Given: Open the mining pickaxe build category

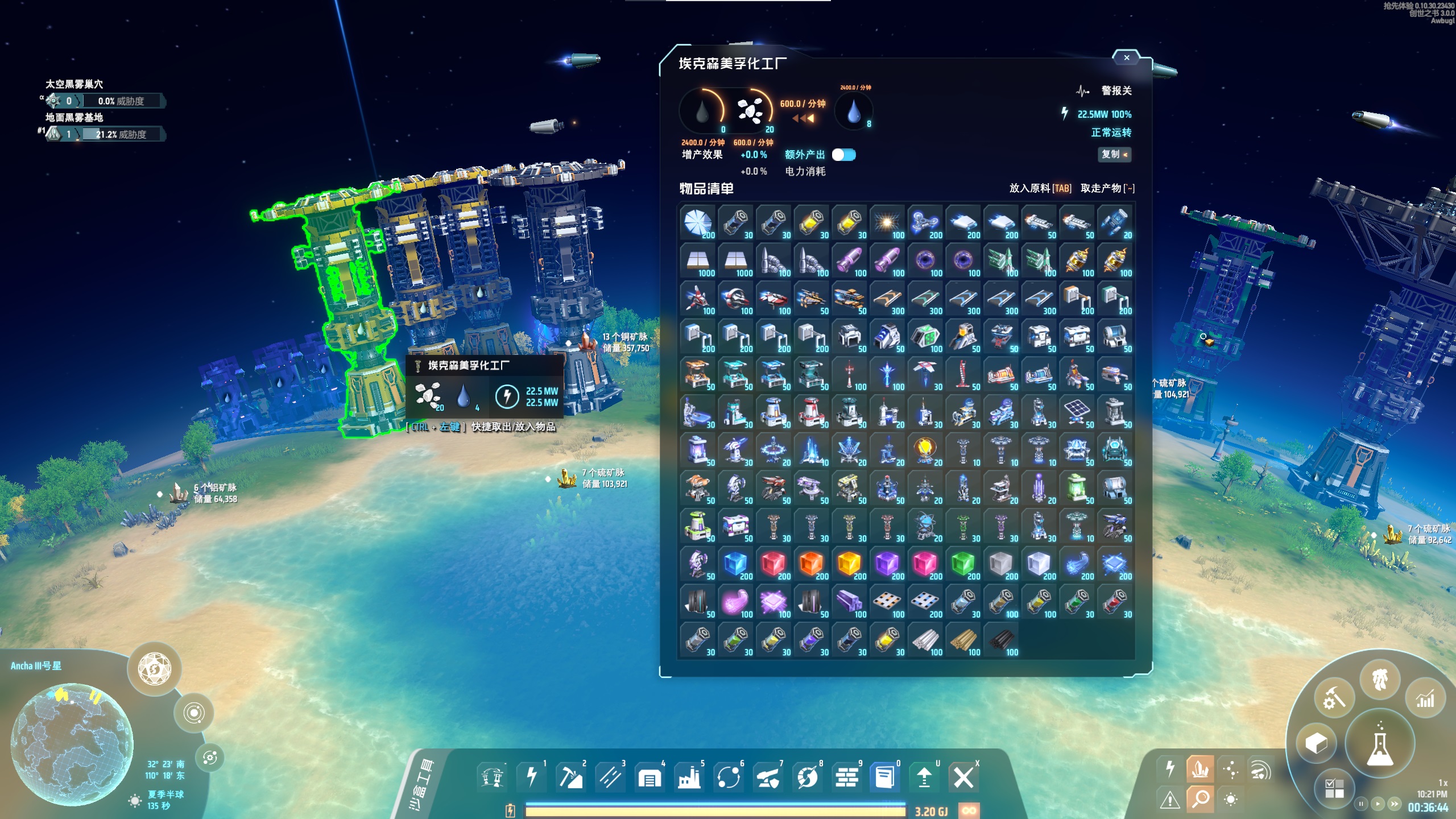Looking at the screenshot, I should click(x=570, y=776).
